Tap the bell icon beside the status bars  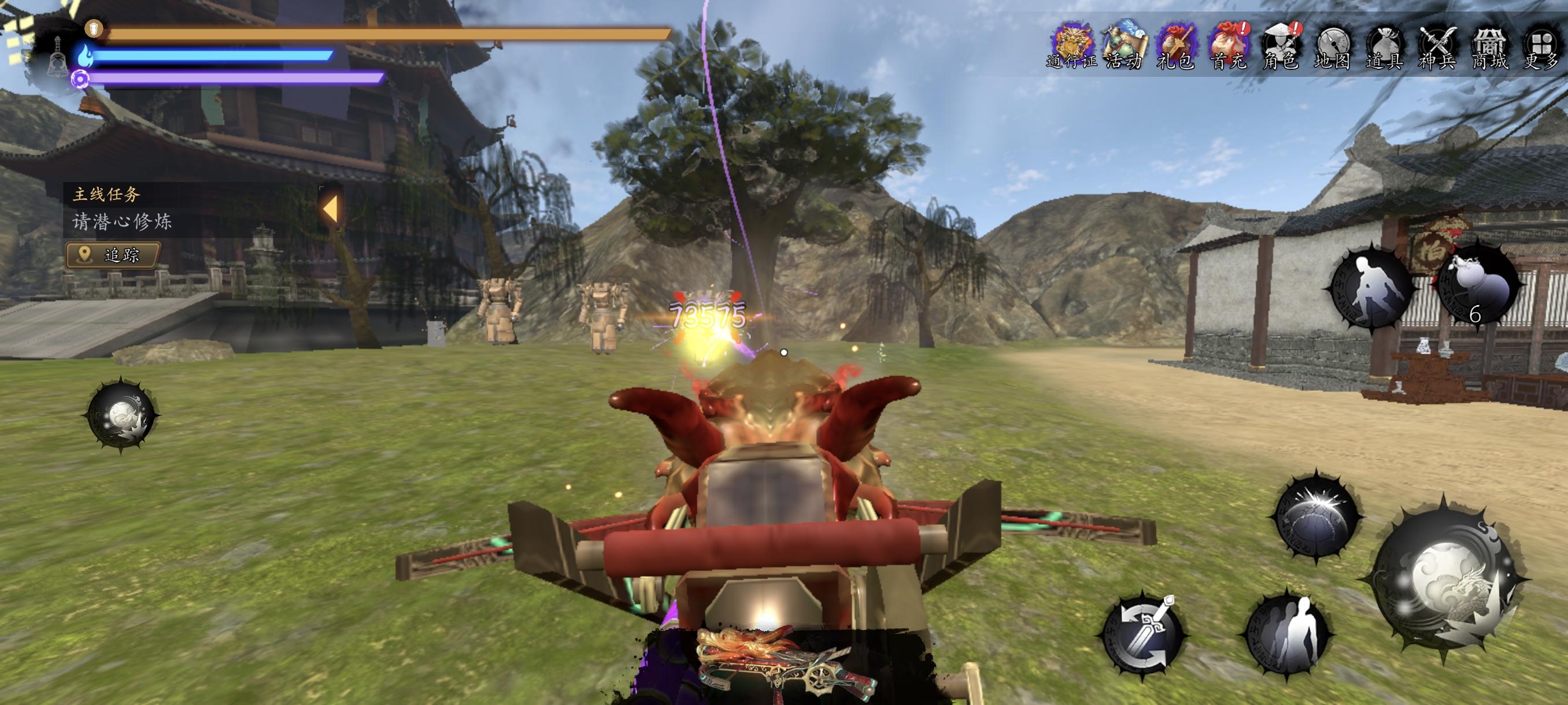pyautogui.click(x=58, y=55)
